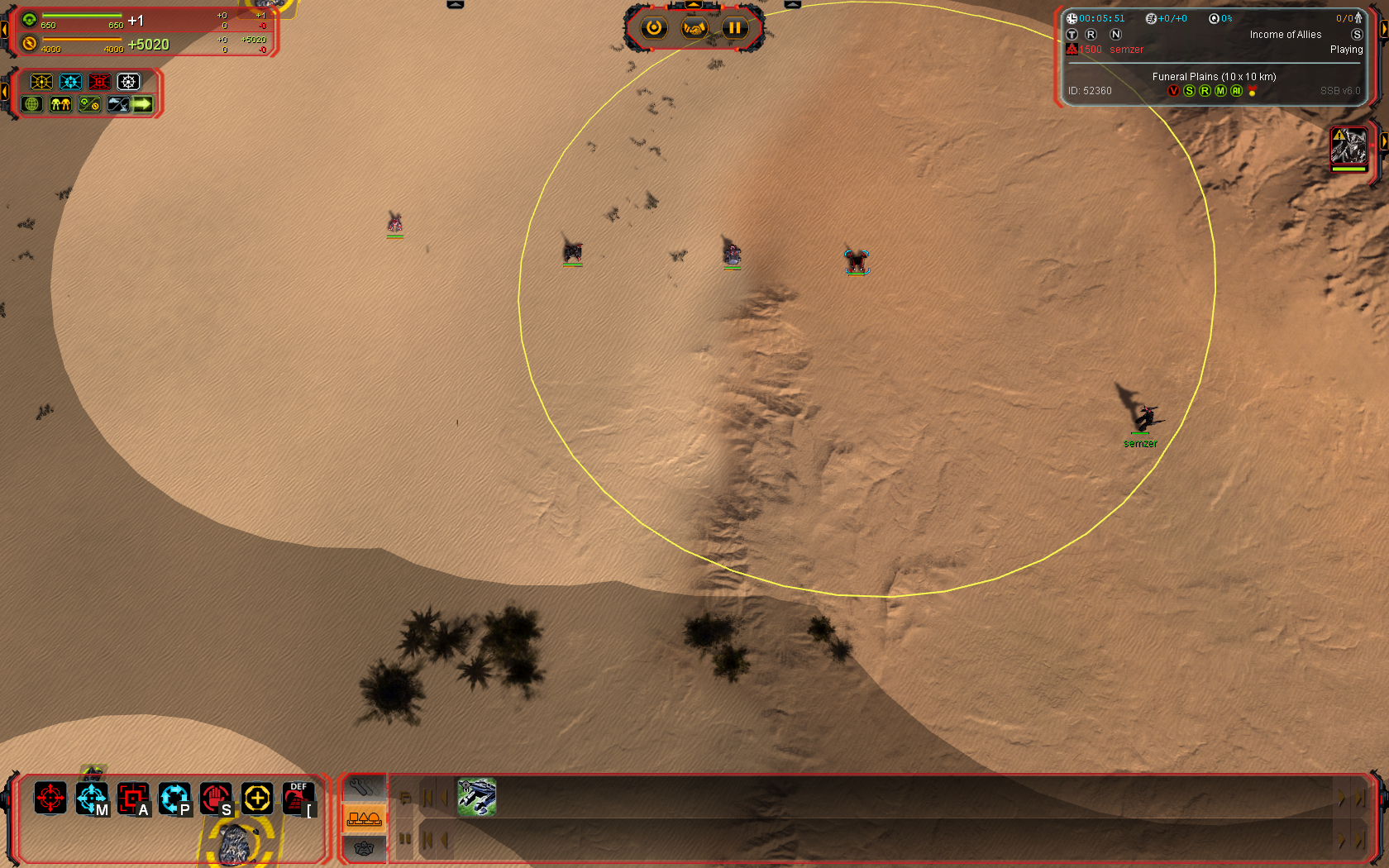Switch to the construction shapes tab
Viewport: 1389px width, 868px height.
(364, 818)
